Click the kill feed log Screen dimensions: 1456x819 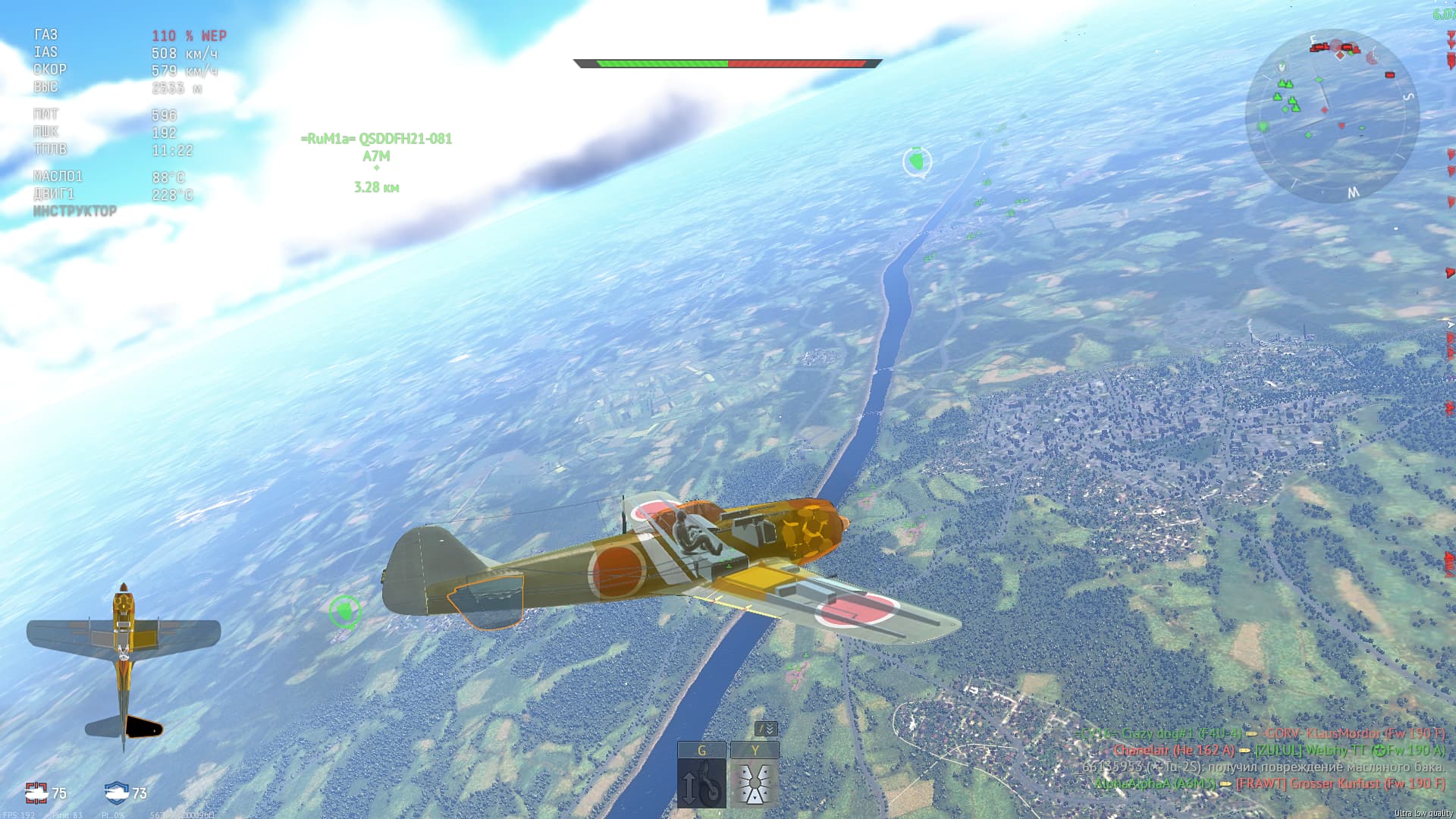point(1263,758)
